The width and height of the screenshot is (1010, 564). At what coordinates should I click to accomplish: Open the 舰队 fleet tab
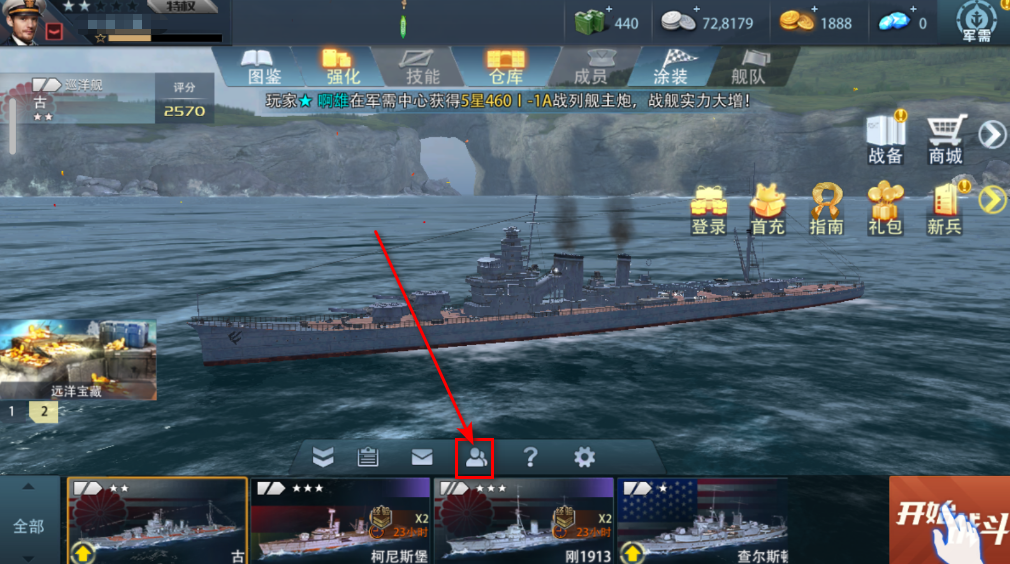pyautogui.click(x=748, y=65)
